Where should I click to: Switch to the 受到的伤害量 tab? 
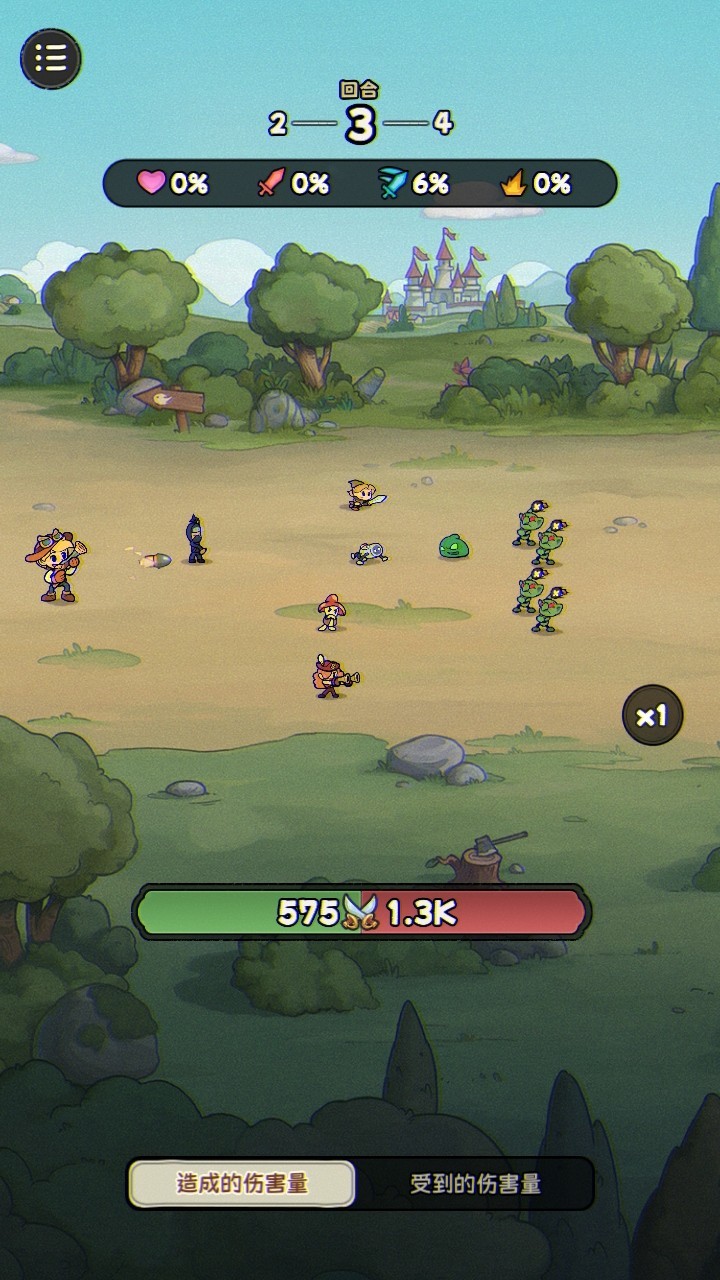(x=475, y=1184)
